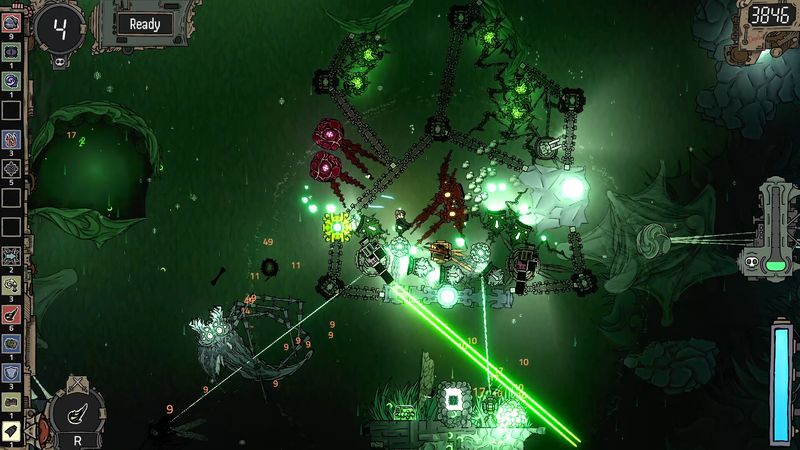This screenshot has height=450, width=800.
Task: Select the highlighted white slot at sidebar bottom
Action: (x=11, y=429)
